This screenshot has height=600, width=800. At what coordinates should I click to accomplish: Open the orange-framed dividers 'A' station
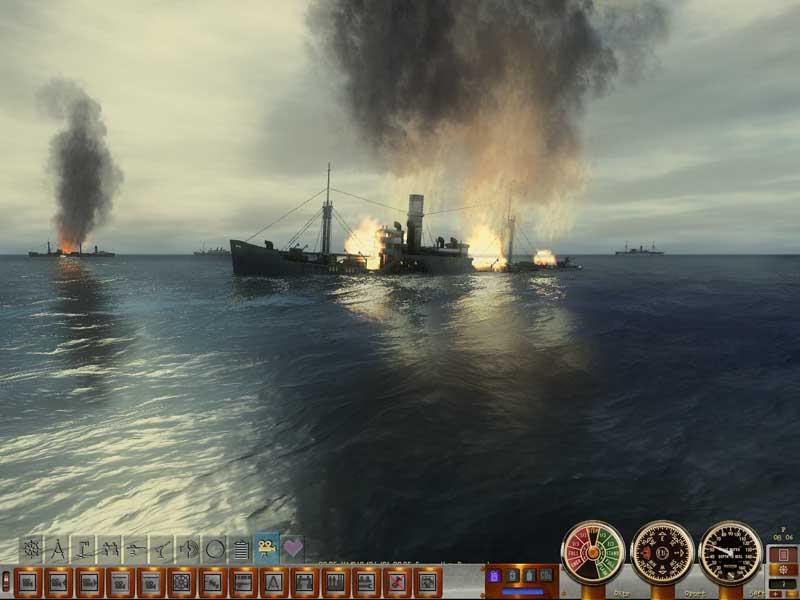(273, 581)
